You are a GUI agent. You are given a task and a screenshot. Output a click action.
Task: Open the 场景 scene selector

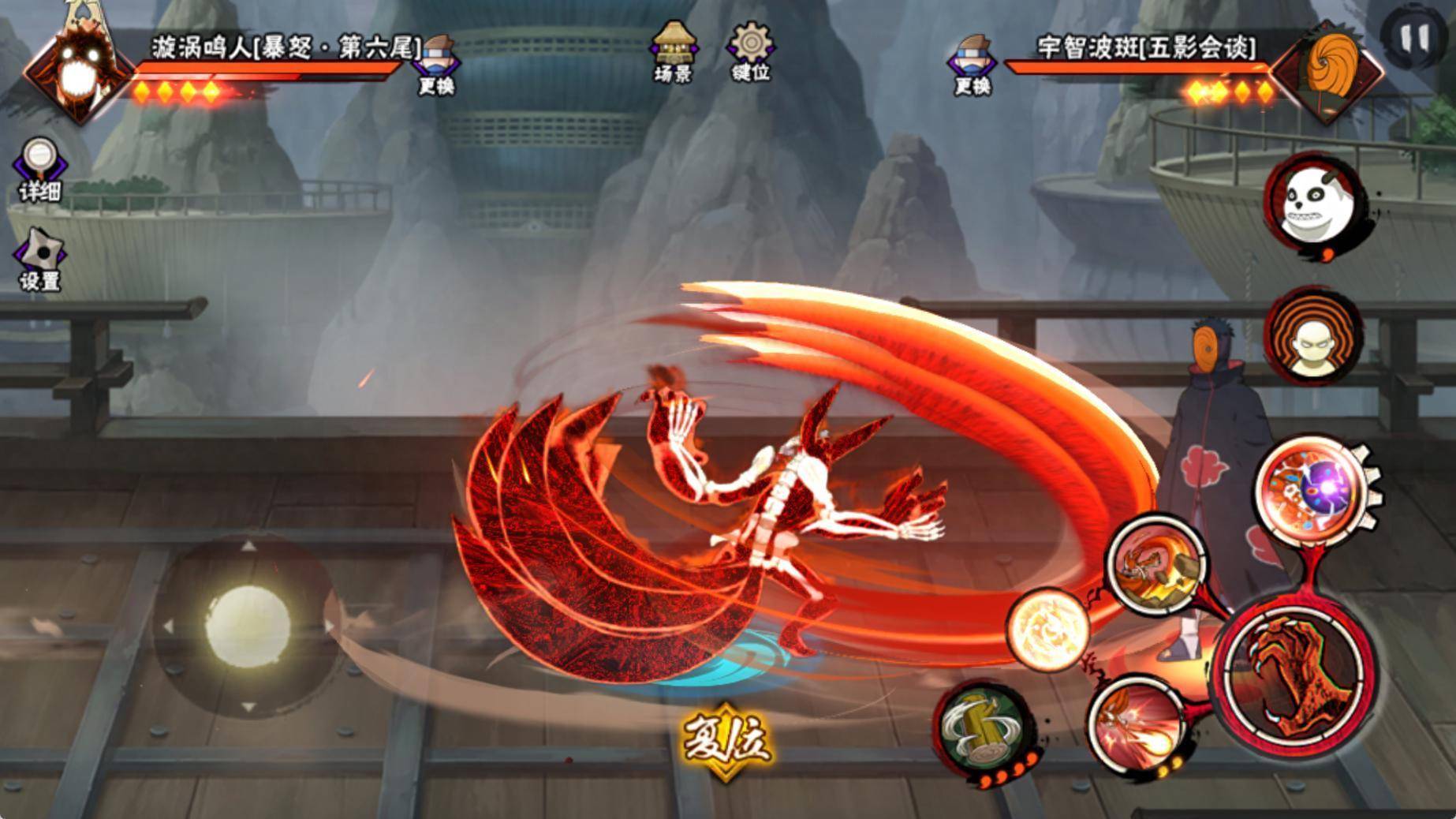673,50
